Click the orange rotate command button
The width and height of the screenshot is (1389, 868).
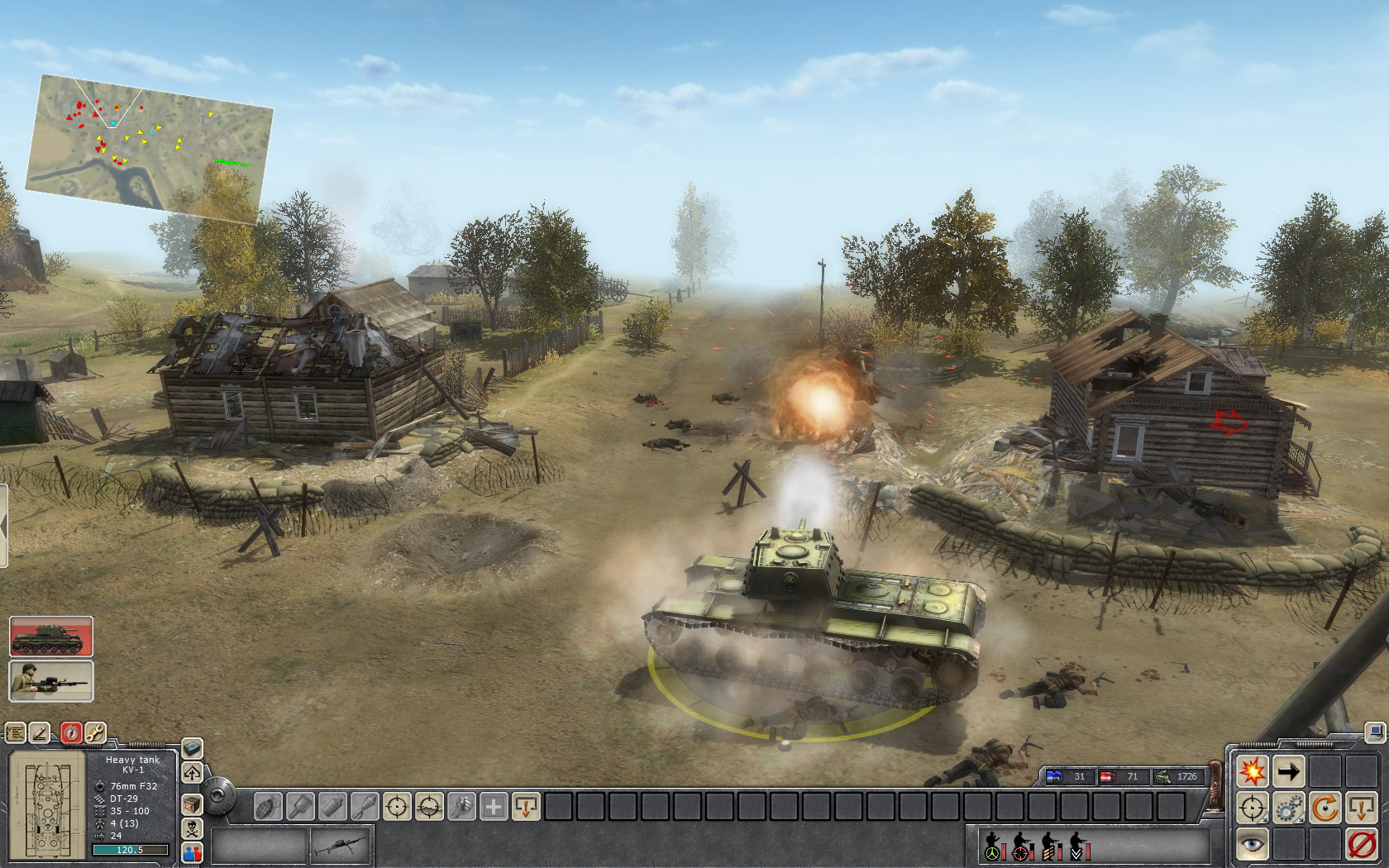pyautogui.click(x=1325, y=808)
